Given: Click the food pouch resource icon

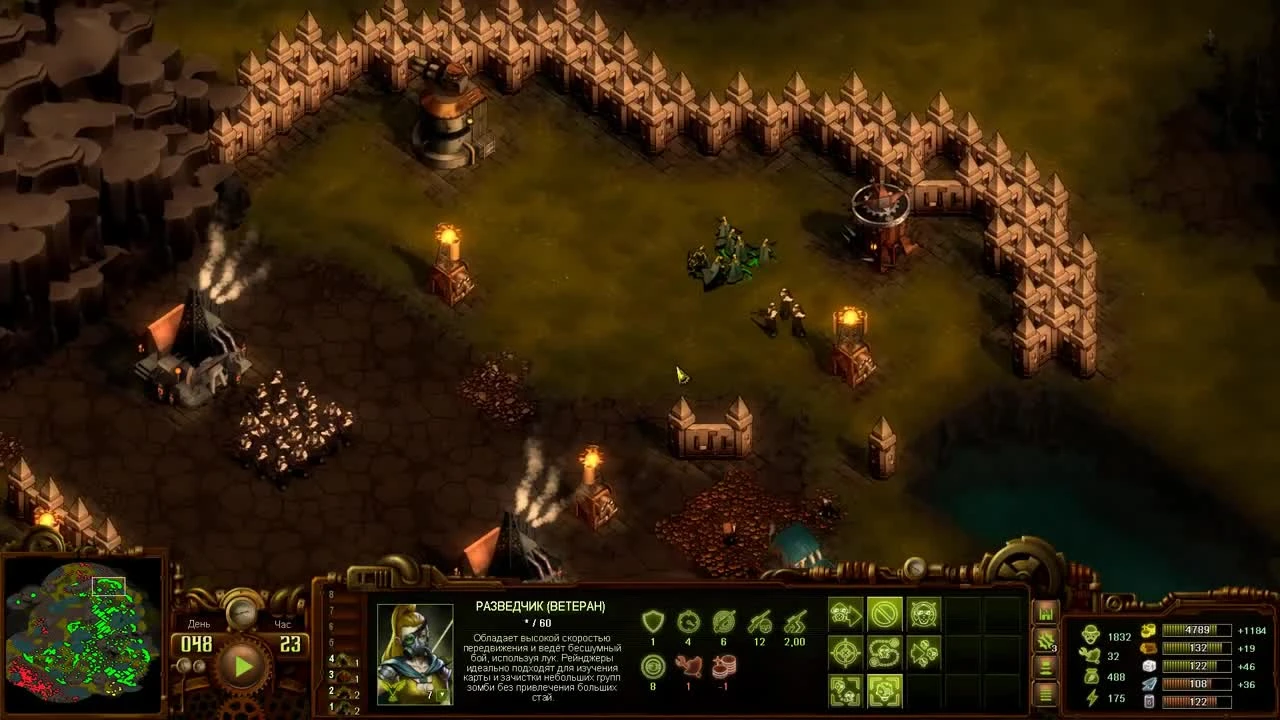Looking at the screenshot, I should [x=1092, y=676].
